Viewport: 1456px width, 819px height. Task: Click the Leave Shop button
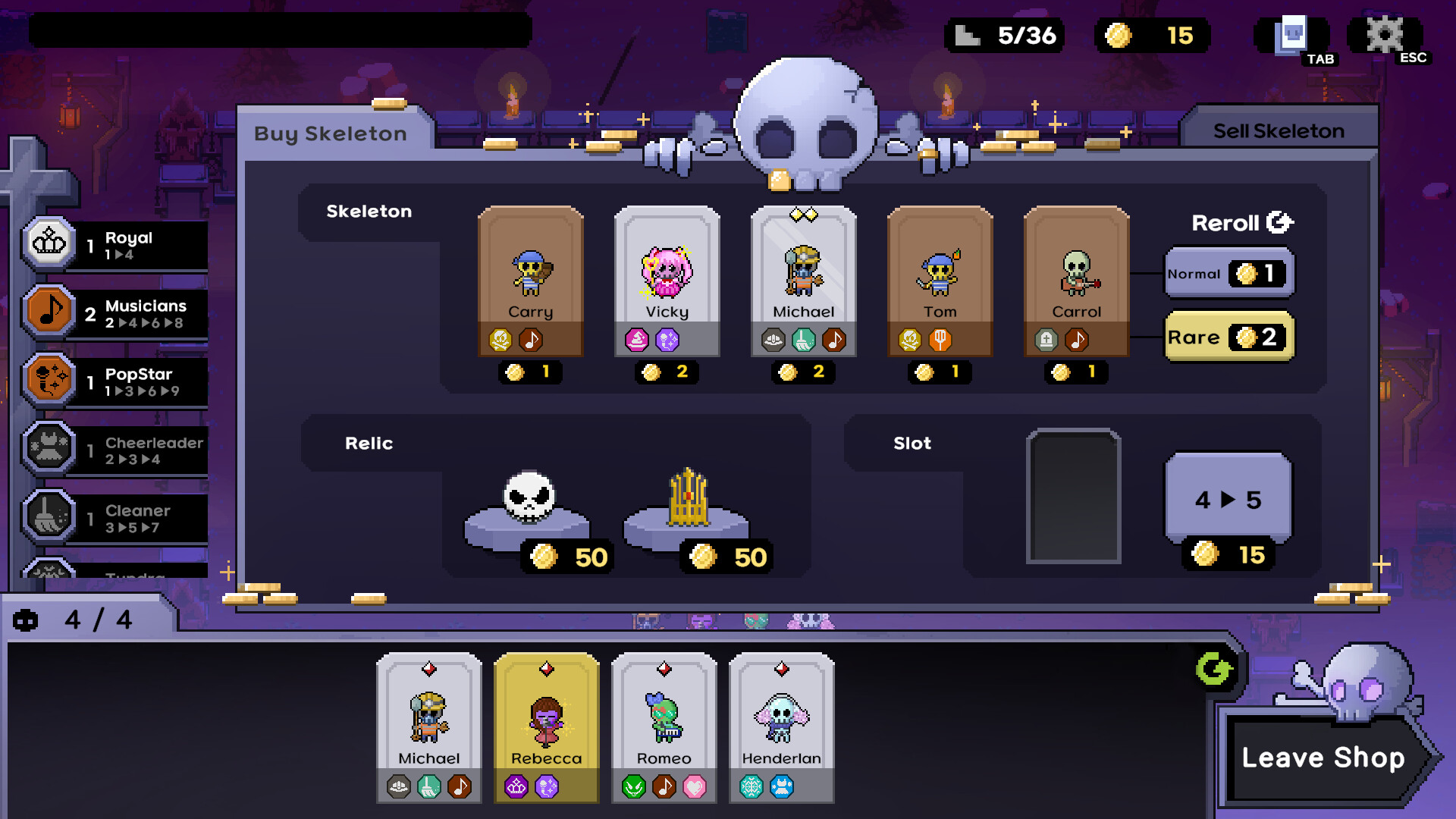[x=1323, y=757]
